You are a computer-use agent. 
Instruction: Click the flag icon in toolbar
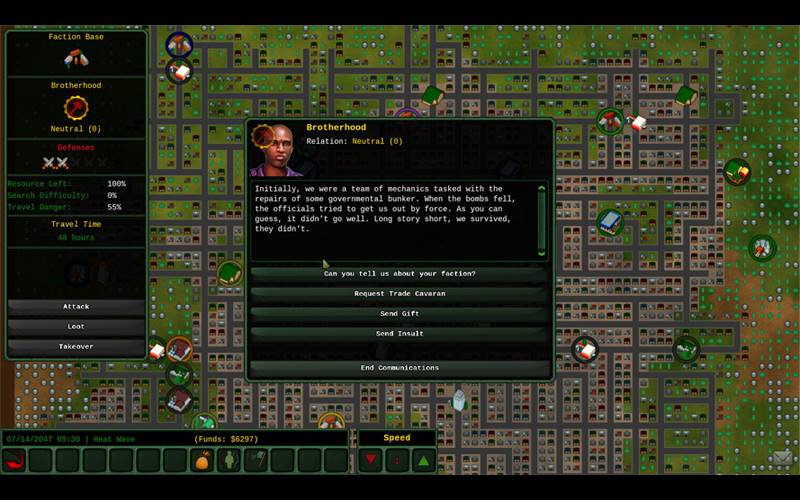[257, 460]
